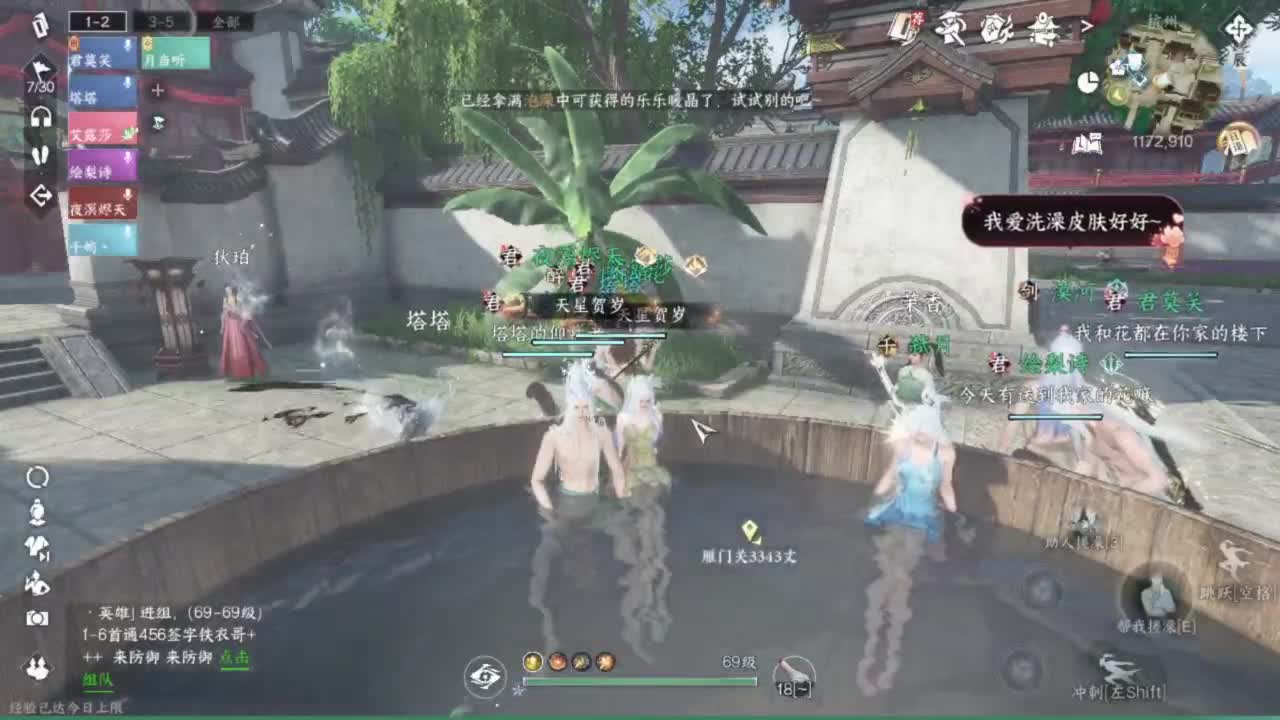This screenshot has width=1280, height=720.
Task: Toggle 夜溪烬天's microphone off
Action: [126, 191]
